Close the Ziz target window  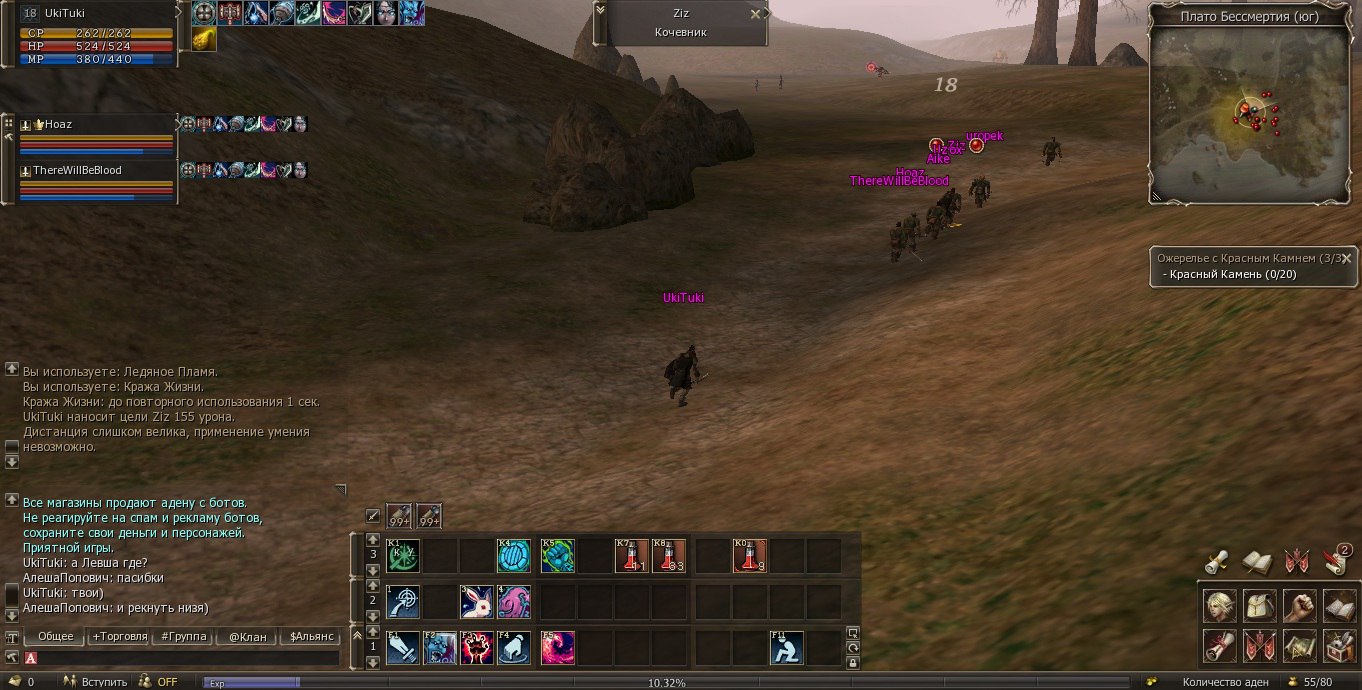point(755,14)
